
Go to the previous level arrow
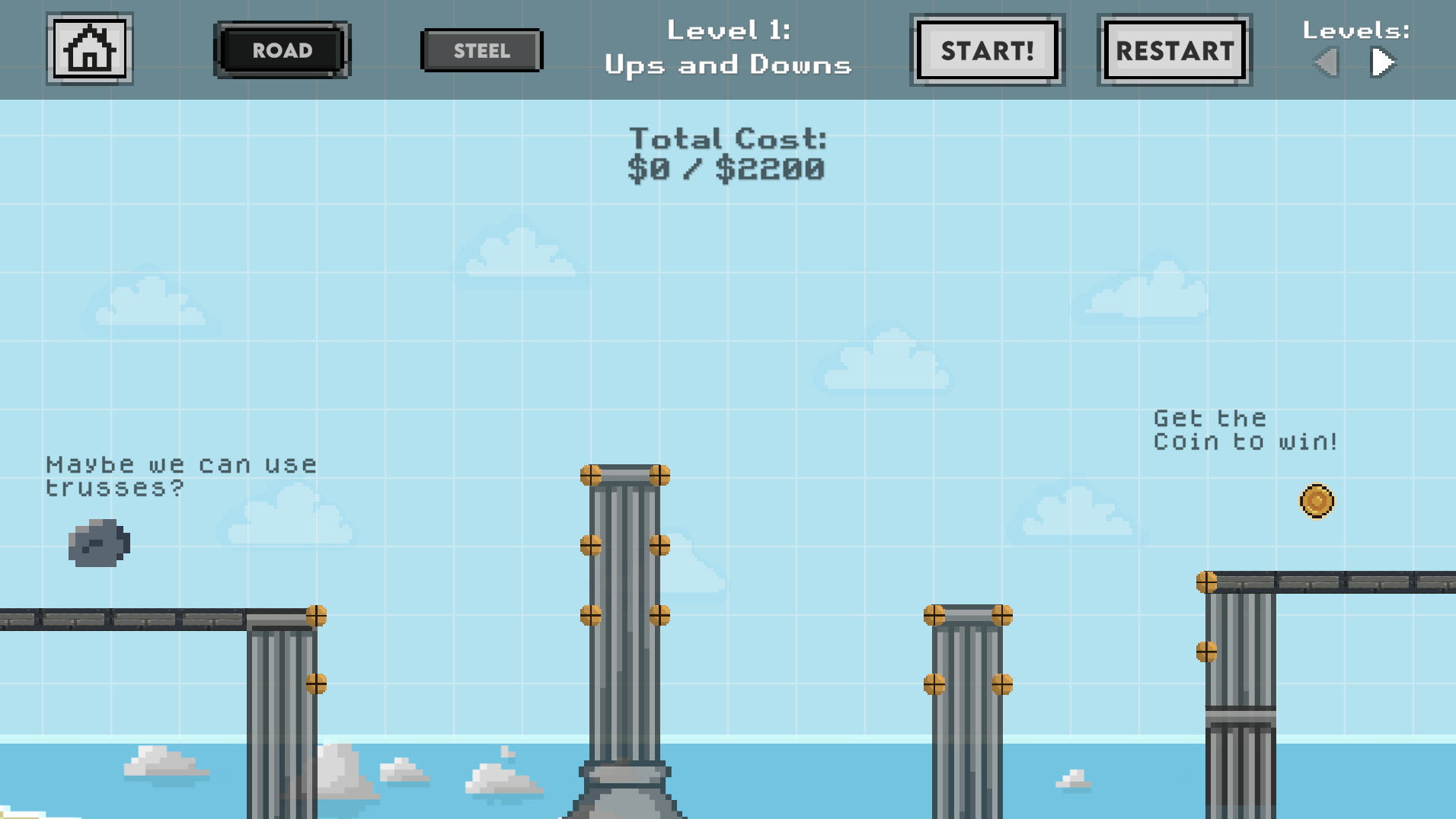(1327, 62)
